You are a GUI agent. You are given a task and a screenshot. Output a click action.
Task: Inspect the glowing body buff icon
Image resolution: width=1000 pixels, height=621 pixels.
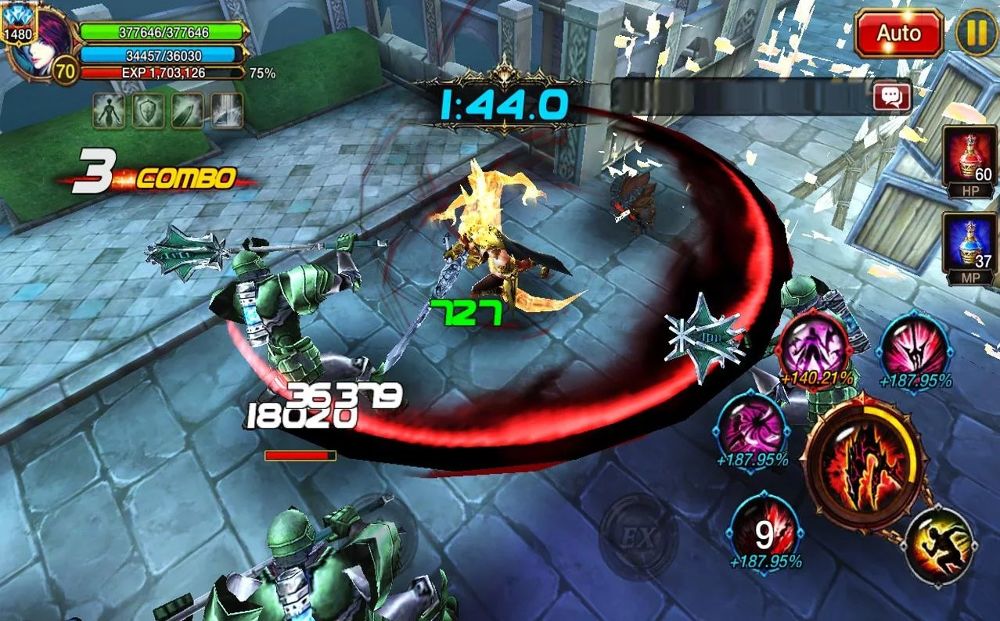[109, 110]
